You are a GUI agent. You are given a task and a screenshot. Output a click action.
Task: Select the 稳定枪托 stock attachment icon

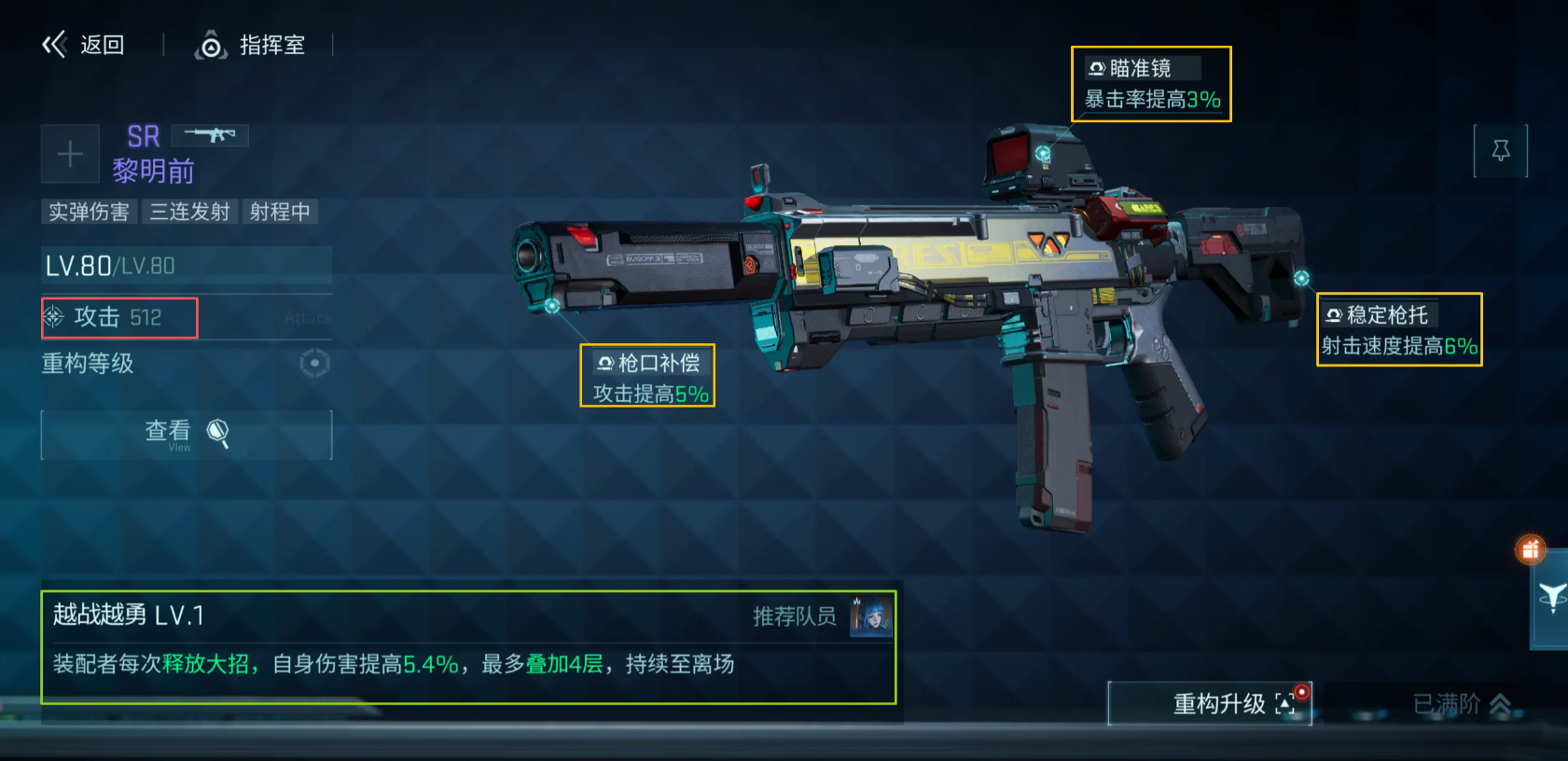1334,314
